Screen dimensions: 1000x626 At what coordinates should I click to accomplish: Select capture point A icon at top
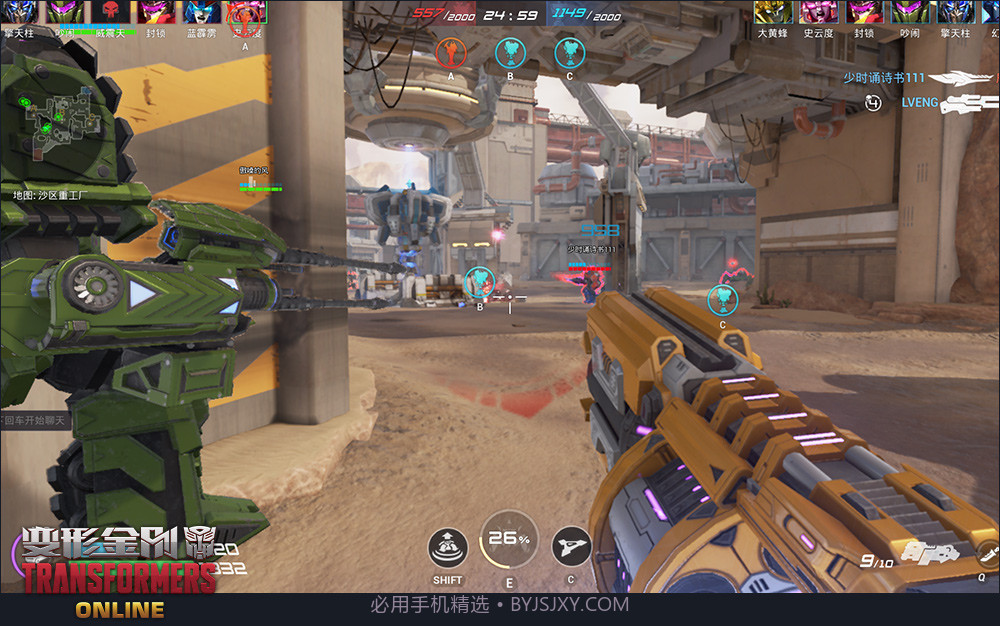point(451,51)
